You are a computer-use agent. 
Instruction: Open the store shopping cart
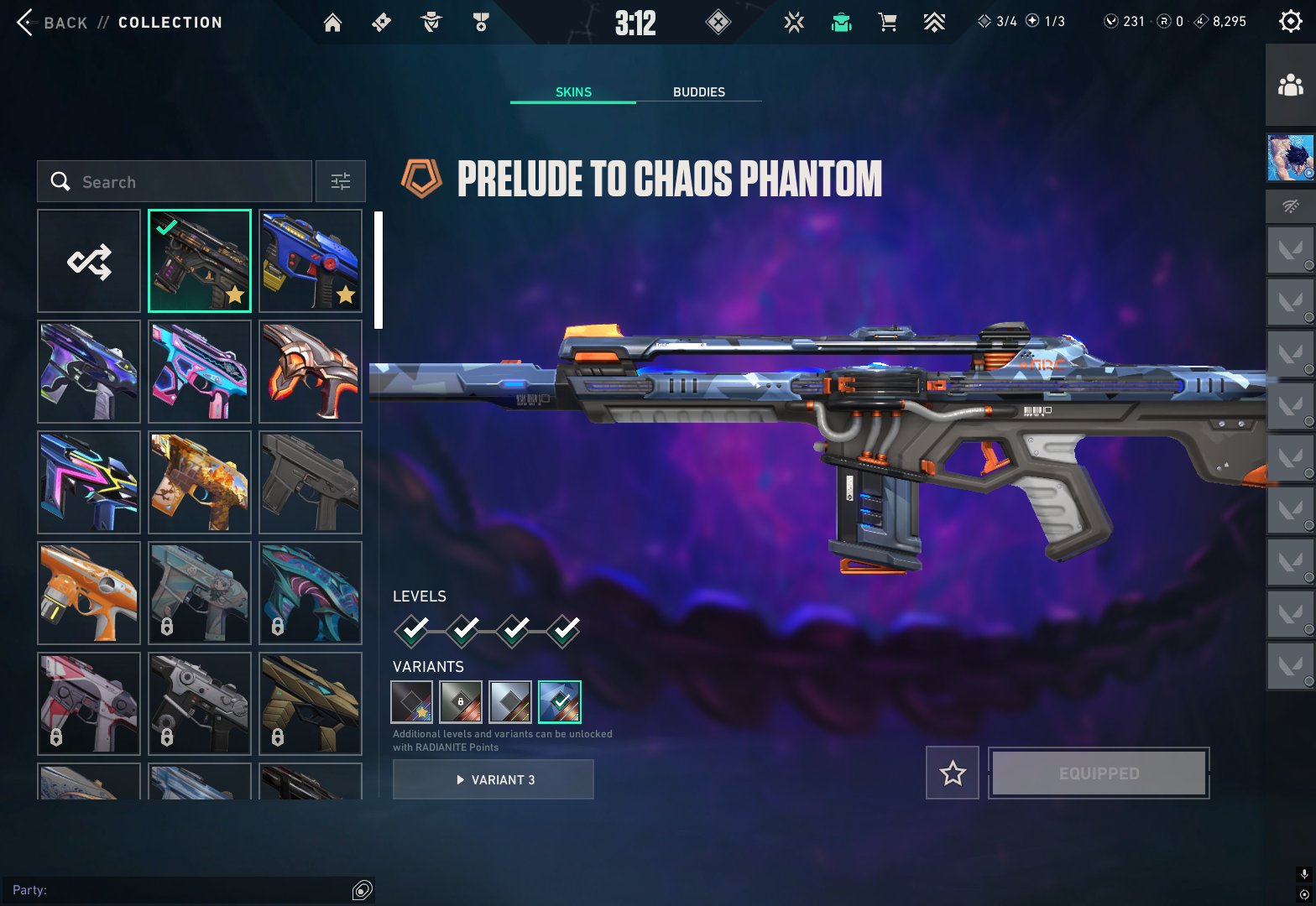tap(887, 23)
